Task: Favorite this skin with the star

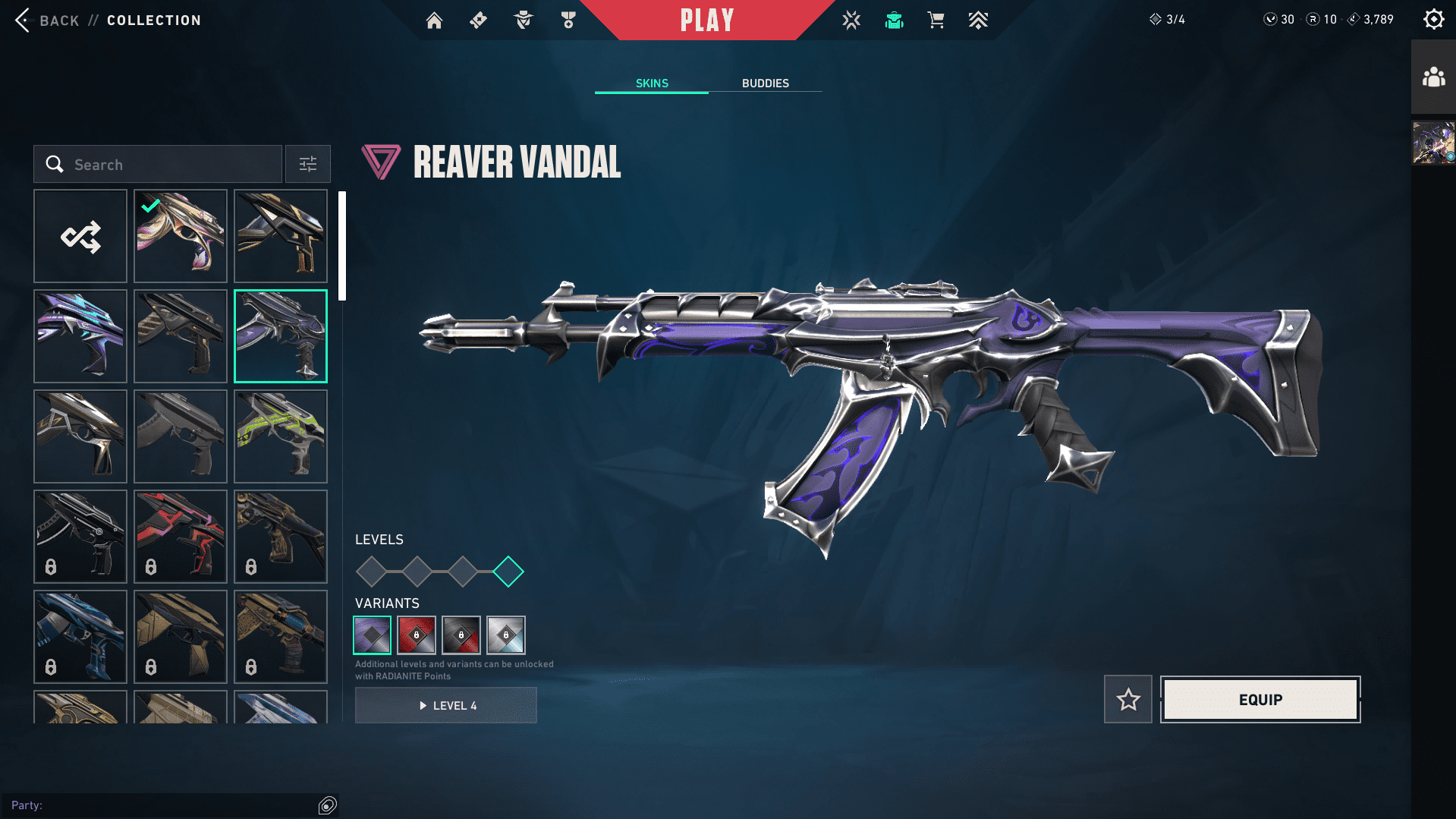Action: [x=1127, y=699]
